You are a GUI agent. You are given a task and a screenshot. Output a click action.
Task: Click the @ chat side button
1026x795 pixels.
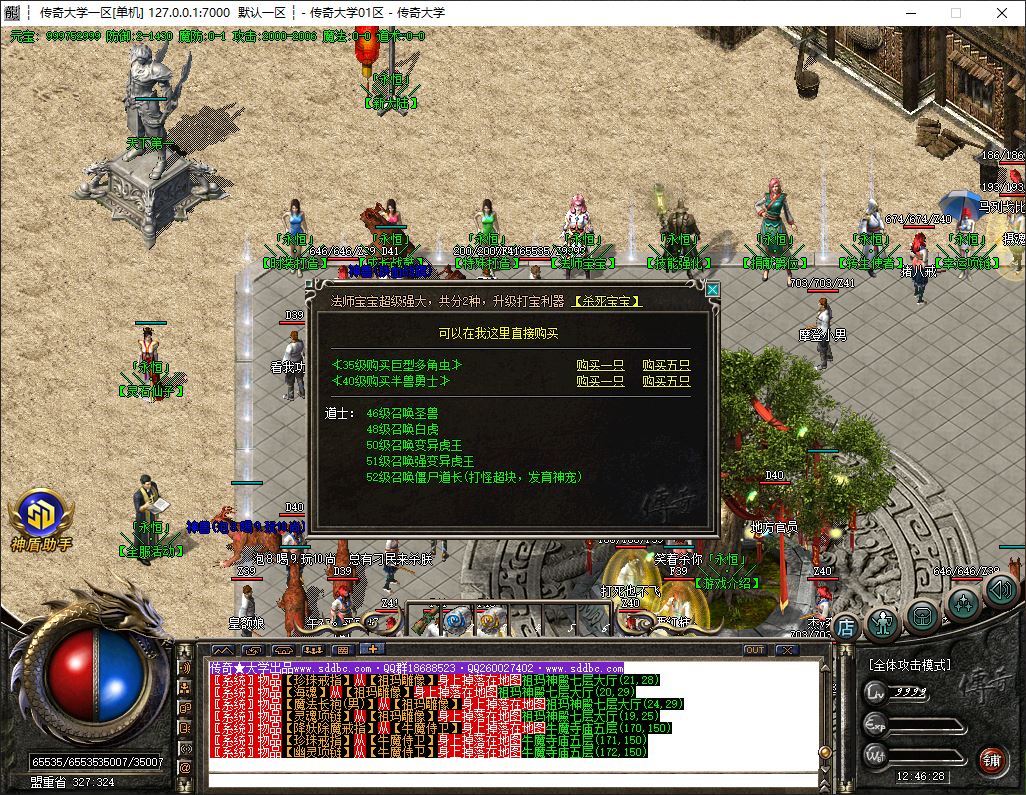pos(185,768)
